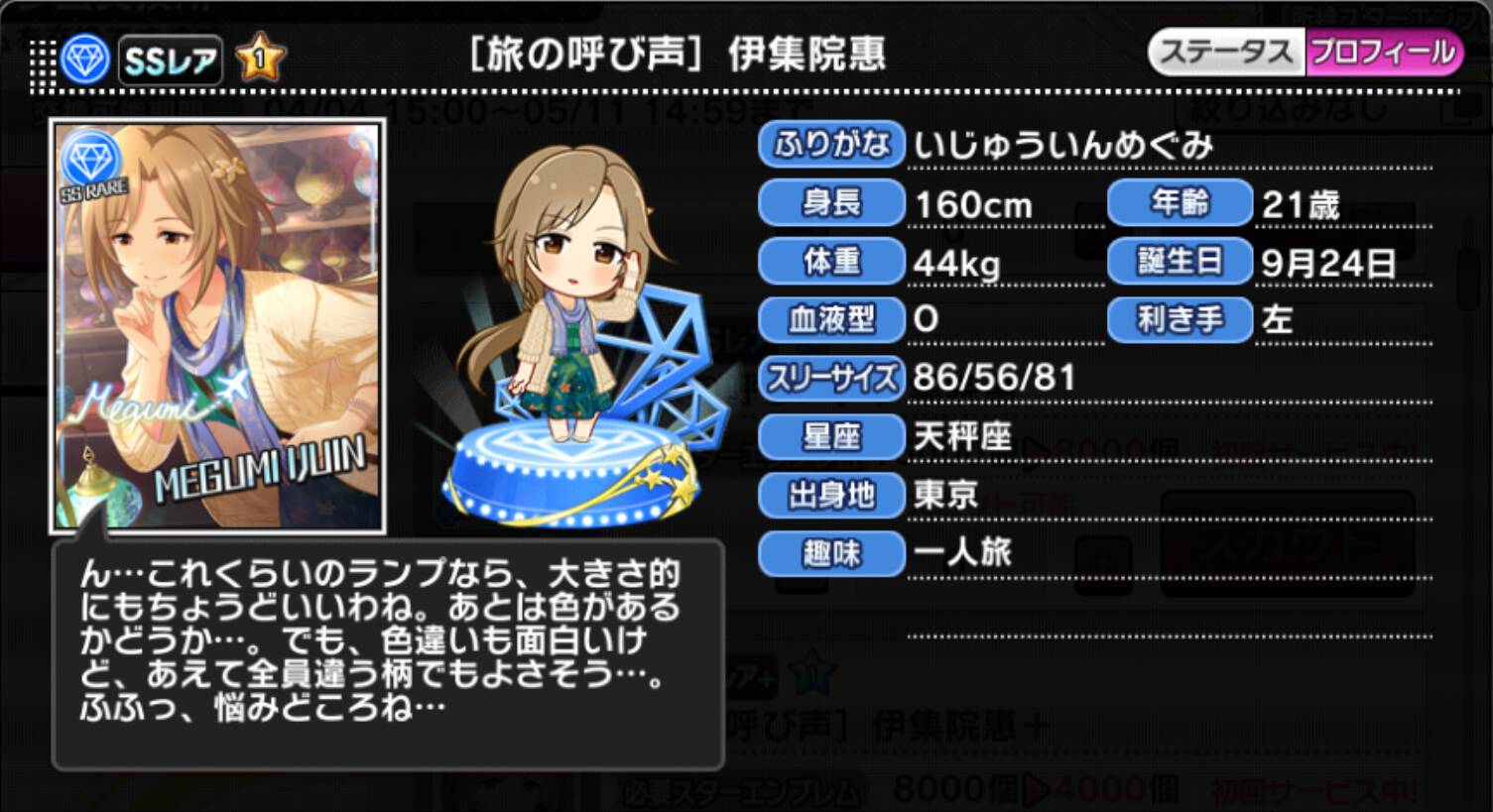This screenshot has width=1493, height=812.
Task: Select the 年齢 age badge
Action: (1179, 203)
